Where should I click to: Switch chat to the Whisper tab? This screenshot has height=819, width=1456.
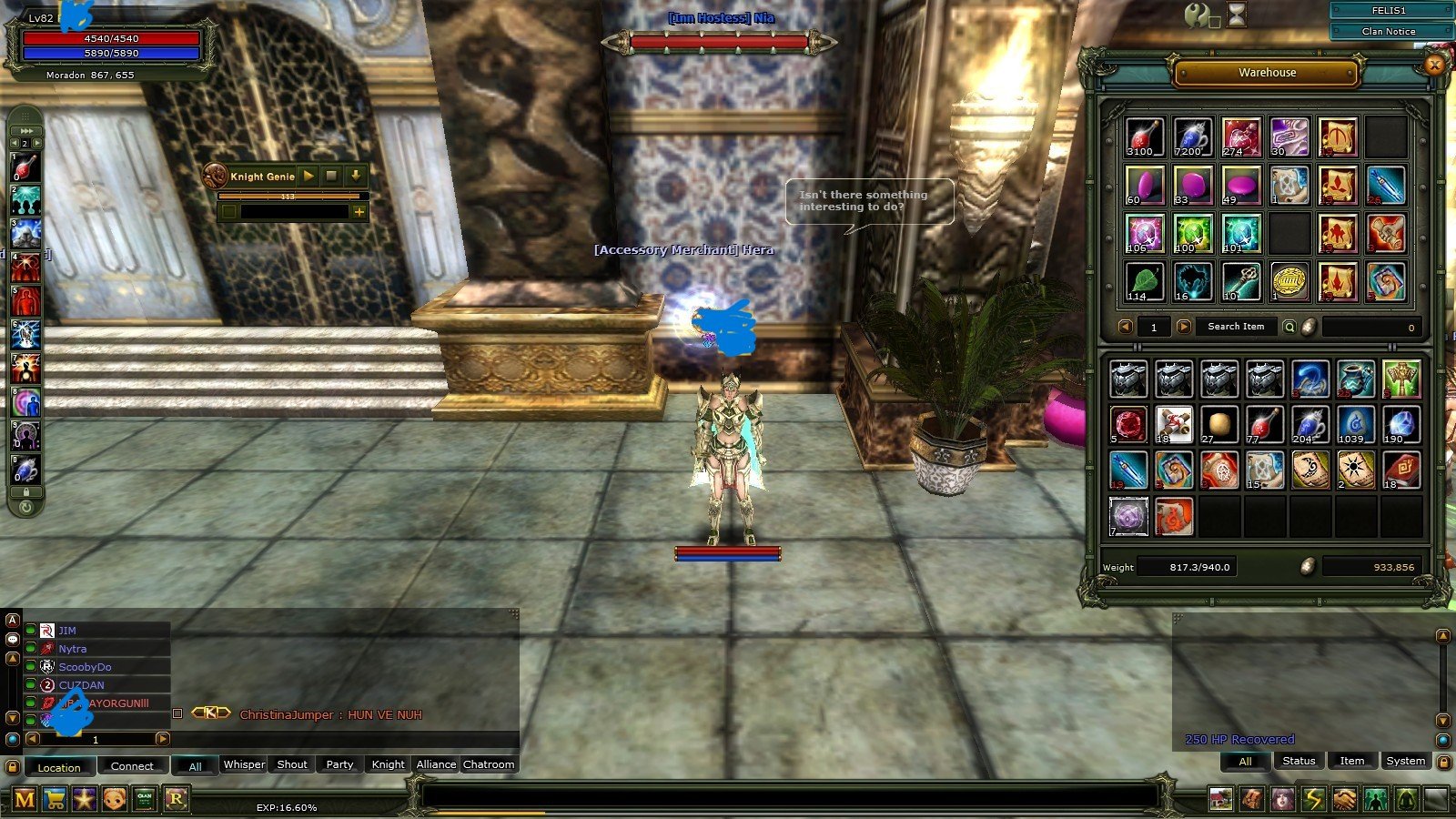(x=244, y=765)
